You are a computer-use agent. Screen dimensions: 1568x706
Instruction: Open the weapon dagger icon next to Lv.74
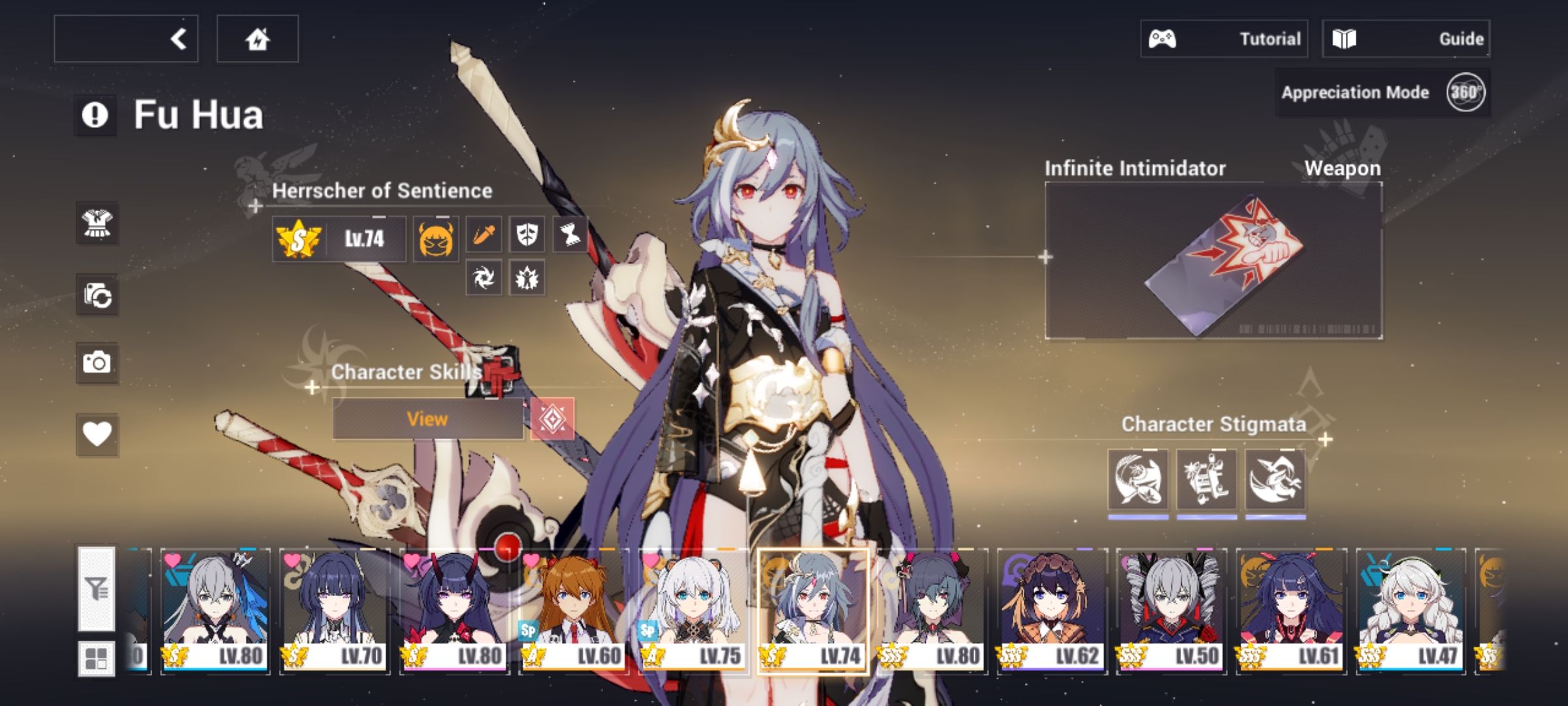tap(484, 235)
